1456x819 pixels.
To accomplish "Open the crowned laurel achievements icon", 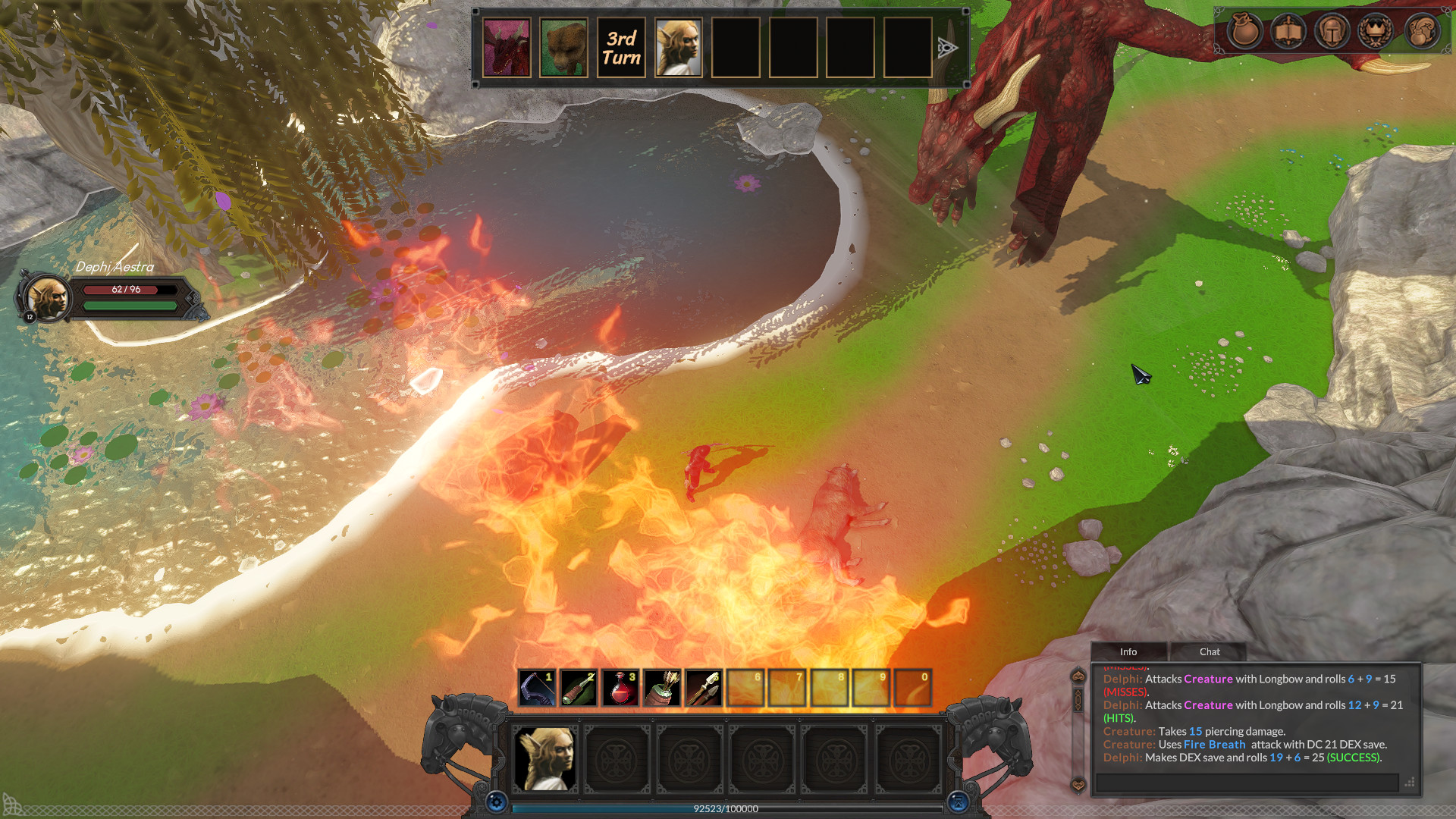I will pyautogui.click(x=1376, y=32).
